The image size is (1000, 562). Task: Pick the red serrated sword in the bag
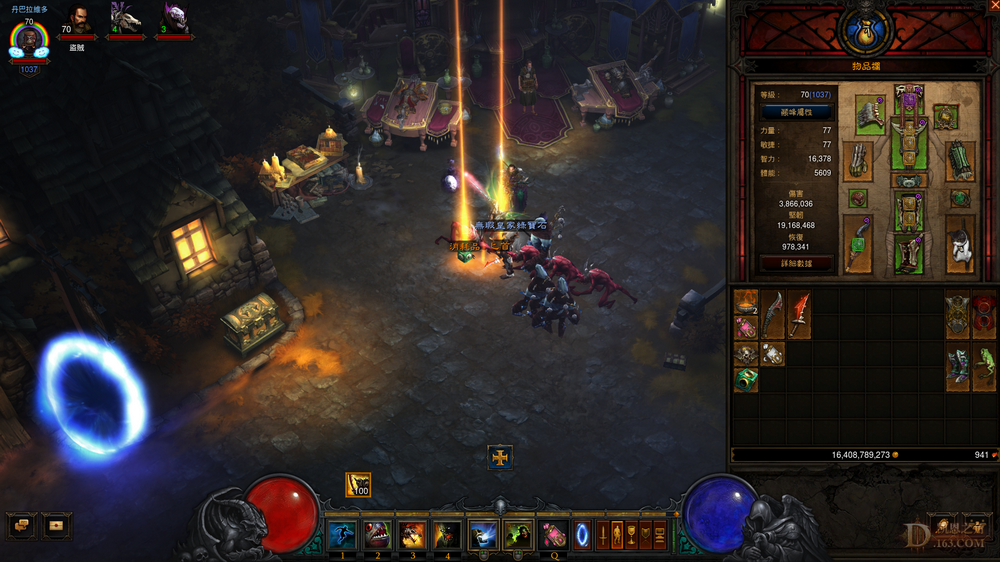pyautogui.click(x=798, y=314)
